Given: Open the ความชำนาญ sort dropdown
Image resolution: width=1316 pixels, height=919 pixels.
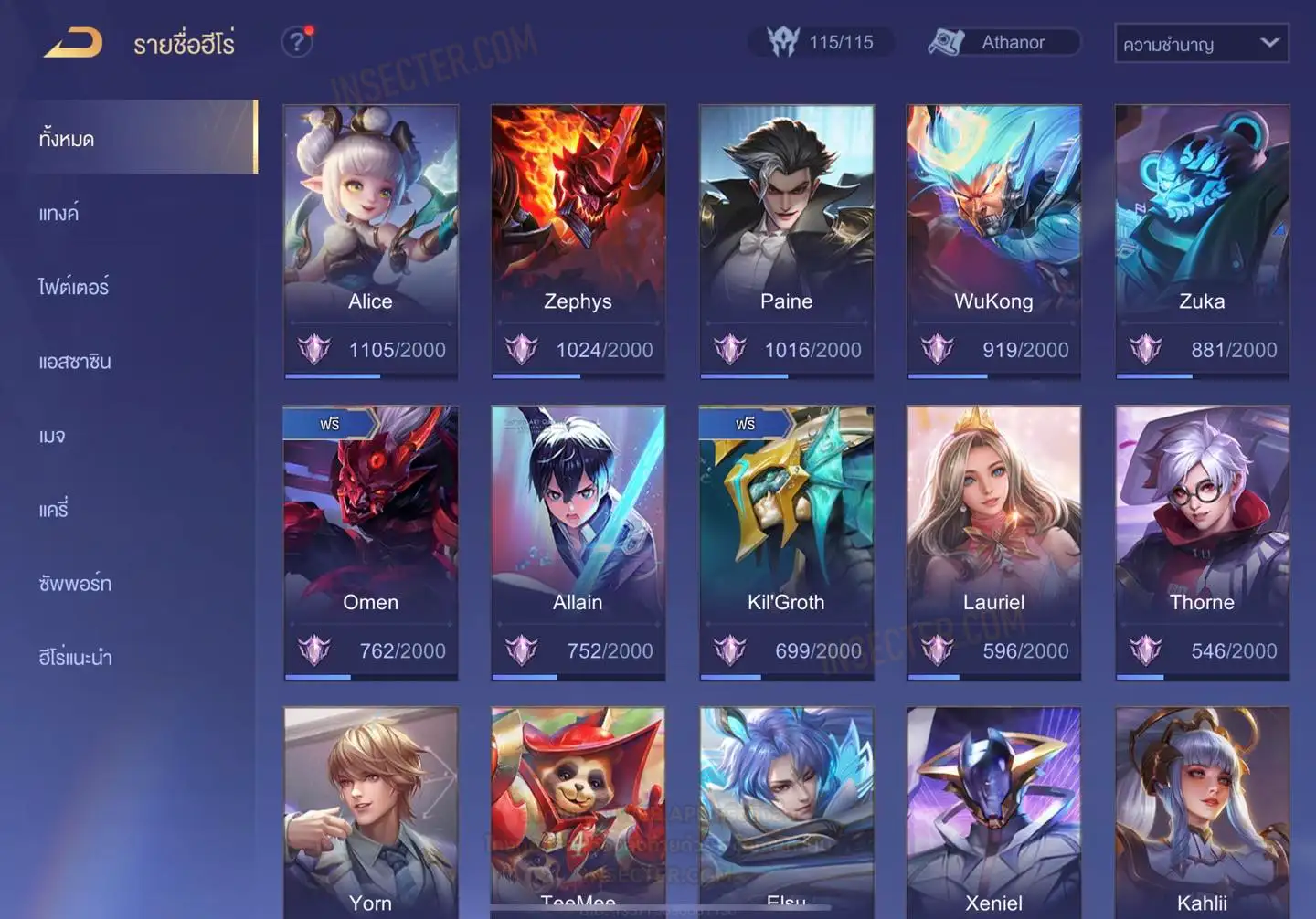Looking at the screenshot, I should click(1201, 43).
